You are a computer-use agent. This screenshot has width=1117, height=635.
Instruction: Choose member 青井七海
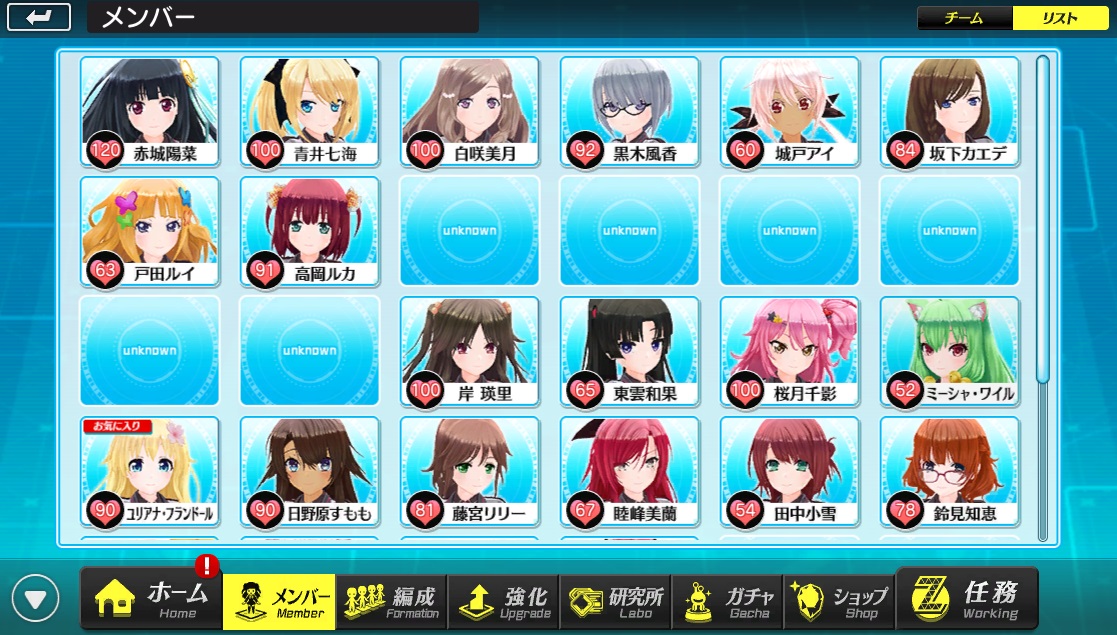coord(309,112)
